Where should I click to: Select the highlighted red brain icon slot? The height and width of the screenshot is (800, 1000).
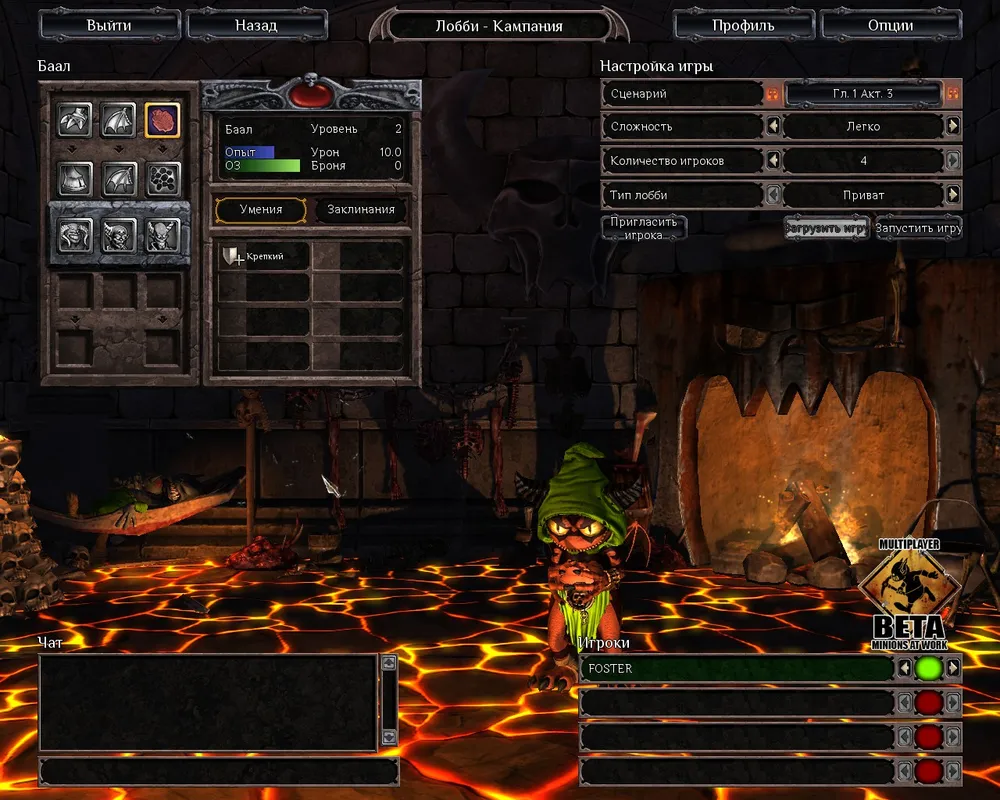click(x=162, y=120)
